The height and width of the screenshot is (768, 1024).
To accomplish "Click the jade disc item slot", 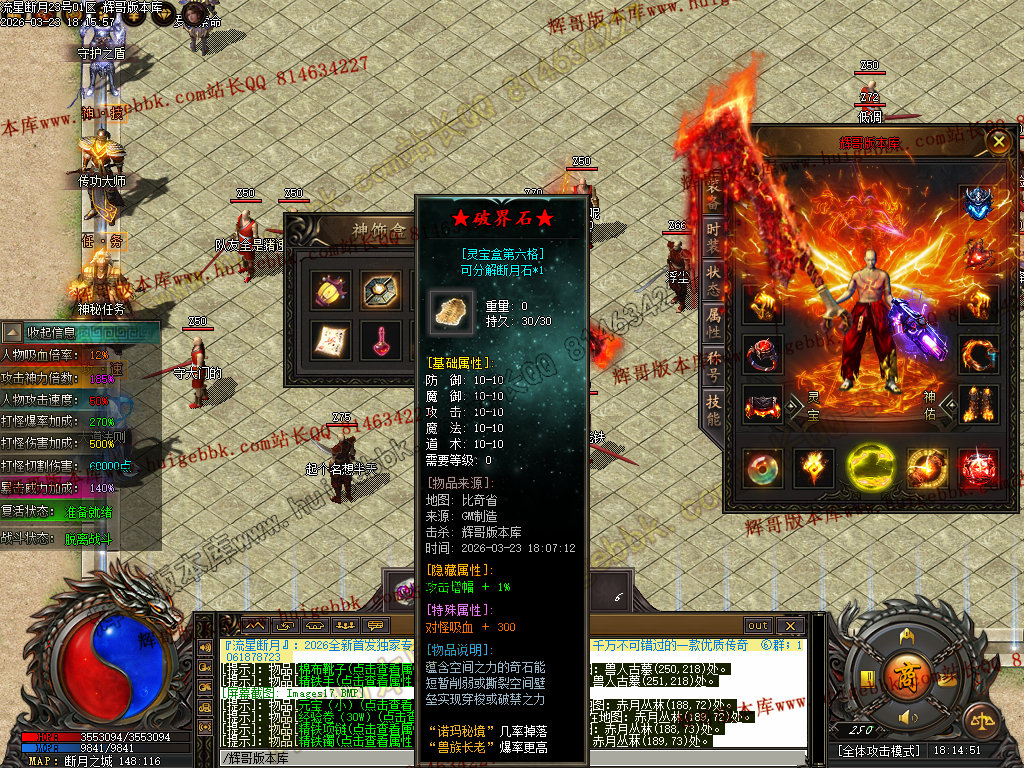I will tap(763, 468).
